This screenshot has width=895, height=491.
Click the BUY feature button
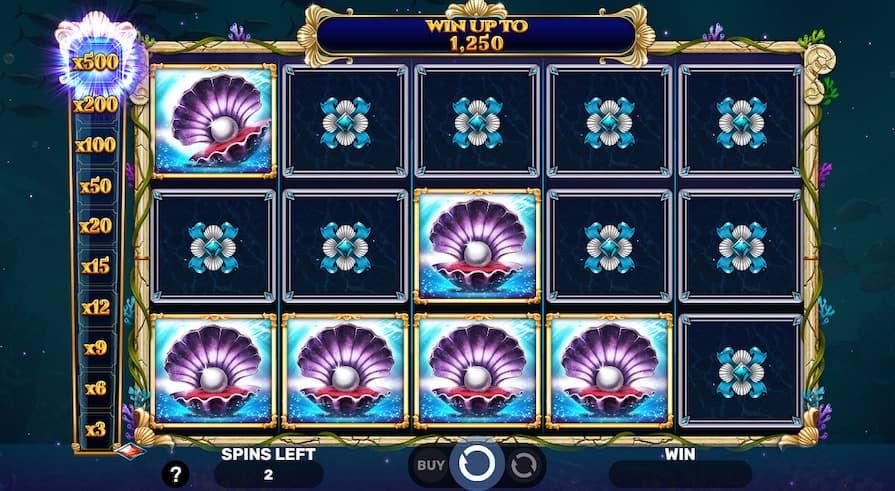point(430,465)
